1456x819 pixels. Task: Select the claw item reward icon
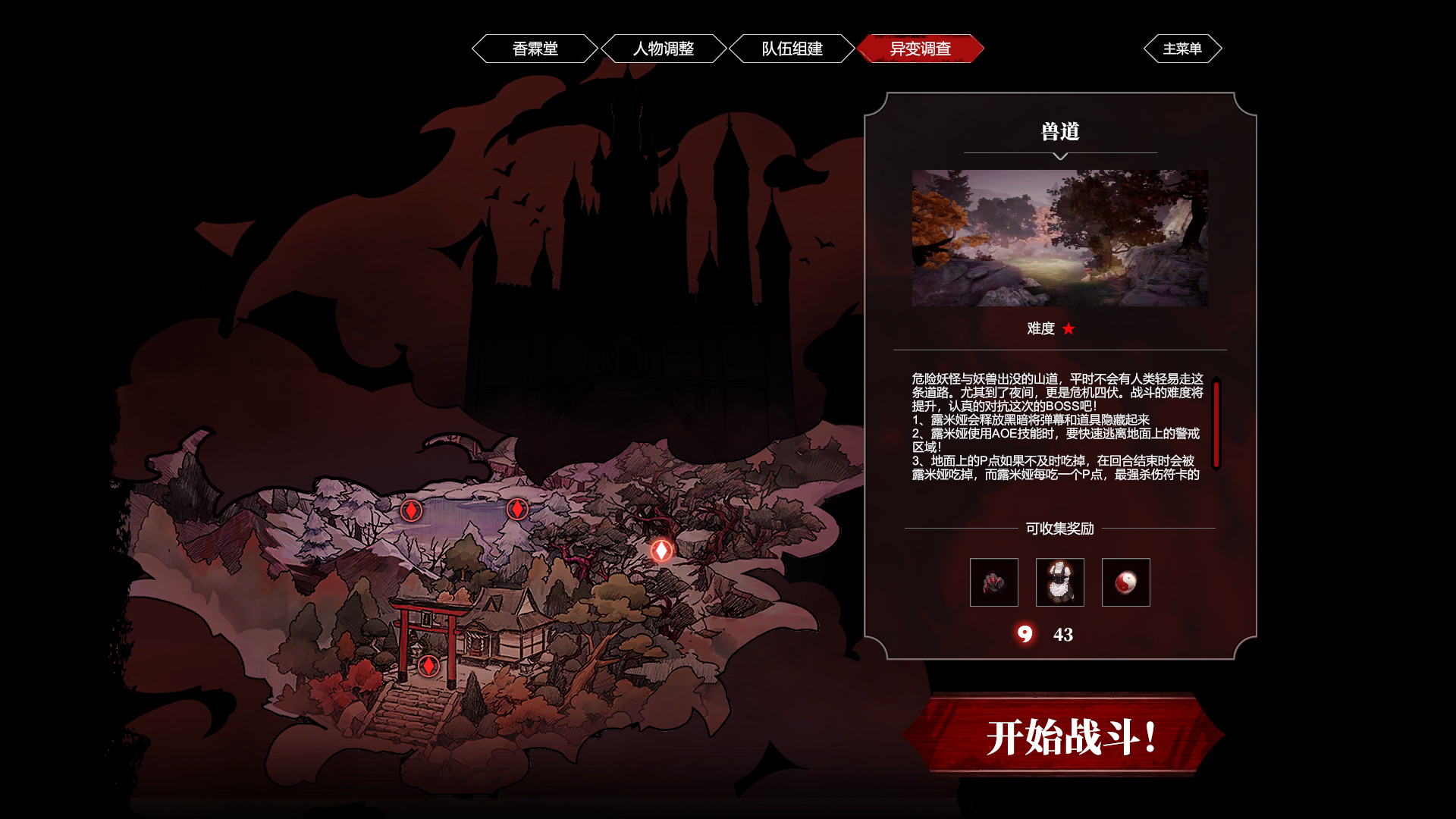point(993,582)
